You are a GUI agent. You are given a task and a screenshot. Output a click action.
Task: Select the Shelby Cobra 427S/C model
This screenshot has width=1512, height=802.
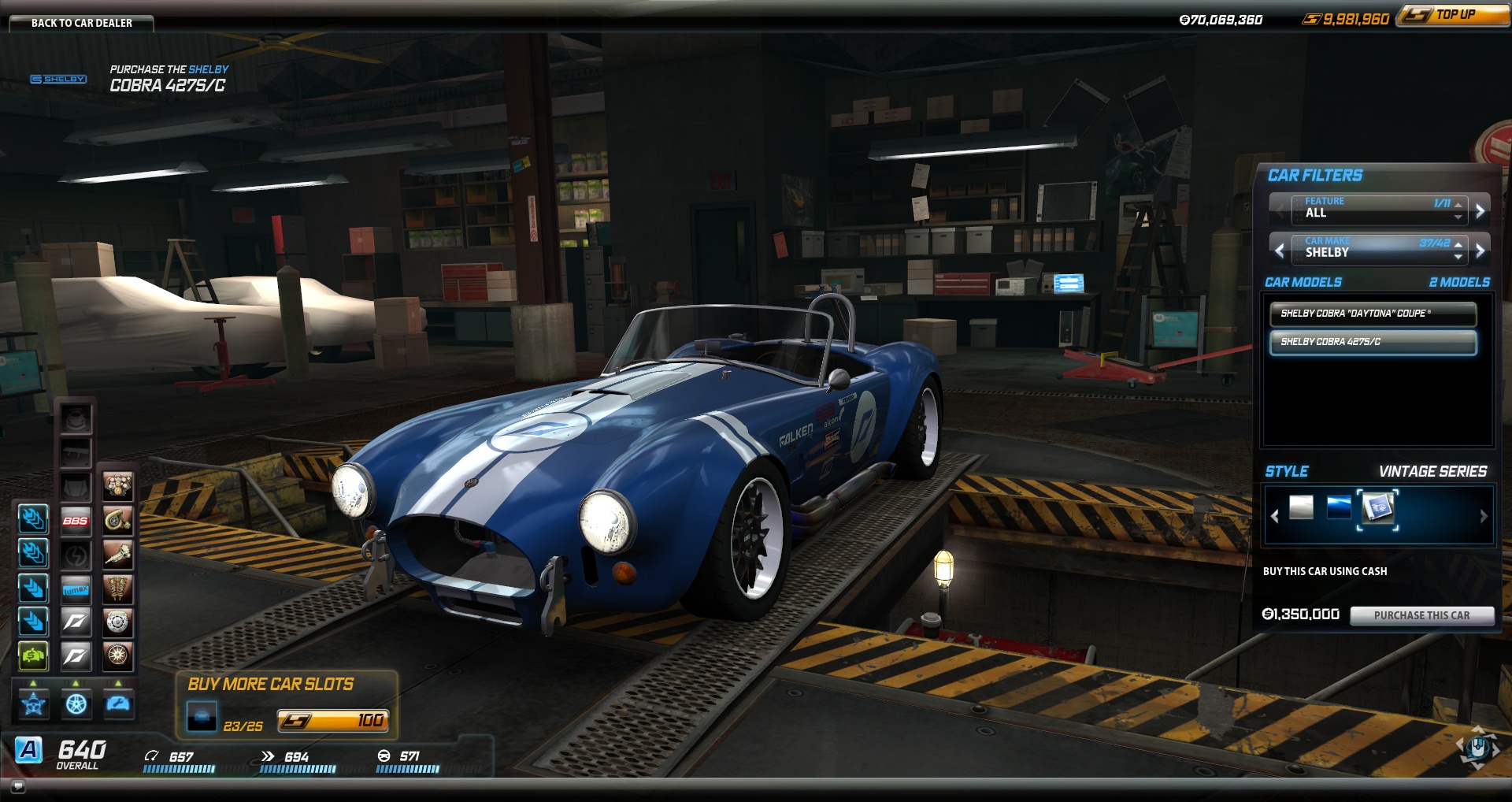click(x=1373, y=342)
